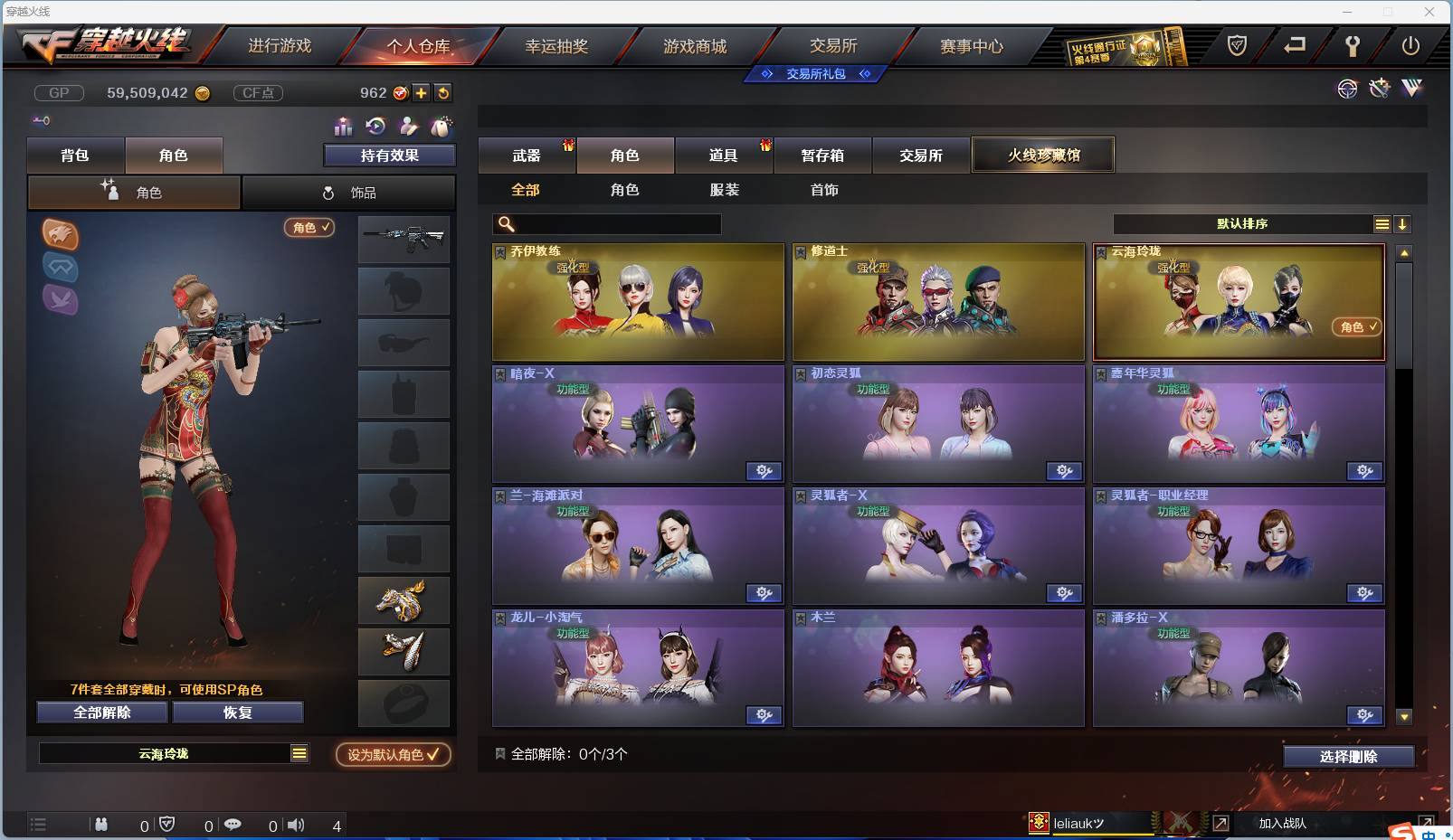The height and width of the screenshot is (840, 1453).
Task: Click the 设为默认角色 button
Action: click(x=393, y=755)
